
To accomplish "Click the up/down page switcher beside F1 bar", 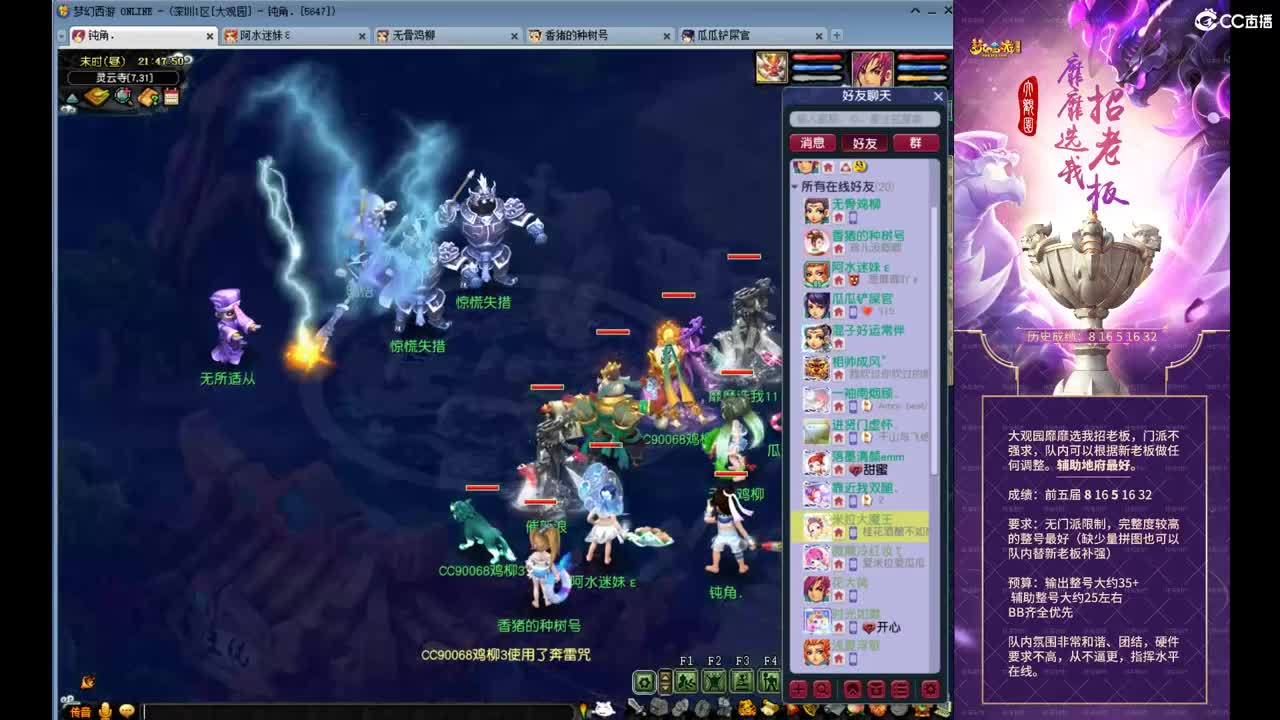I will click(664, 680).
